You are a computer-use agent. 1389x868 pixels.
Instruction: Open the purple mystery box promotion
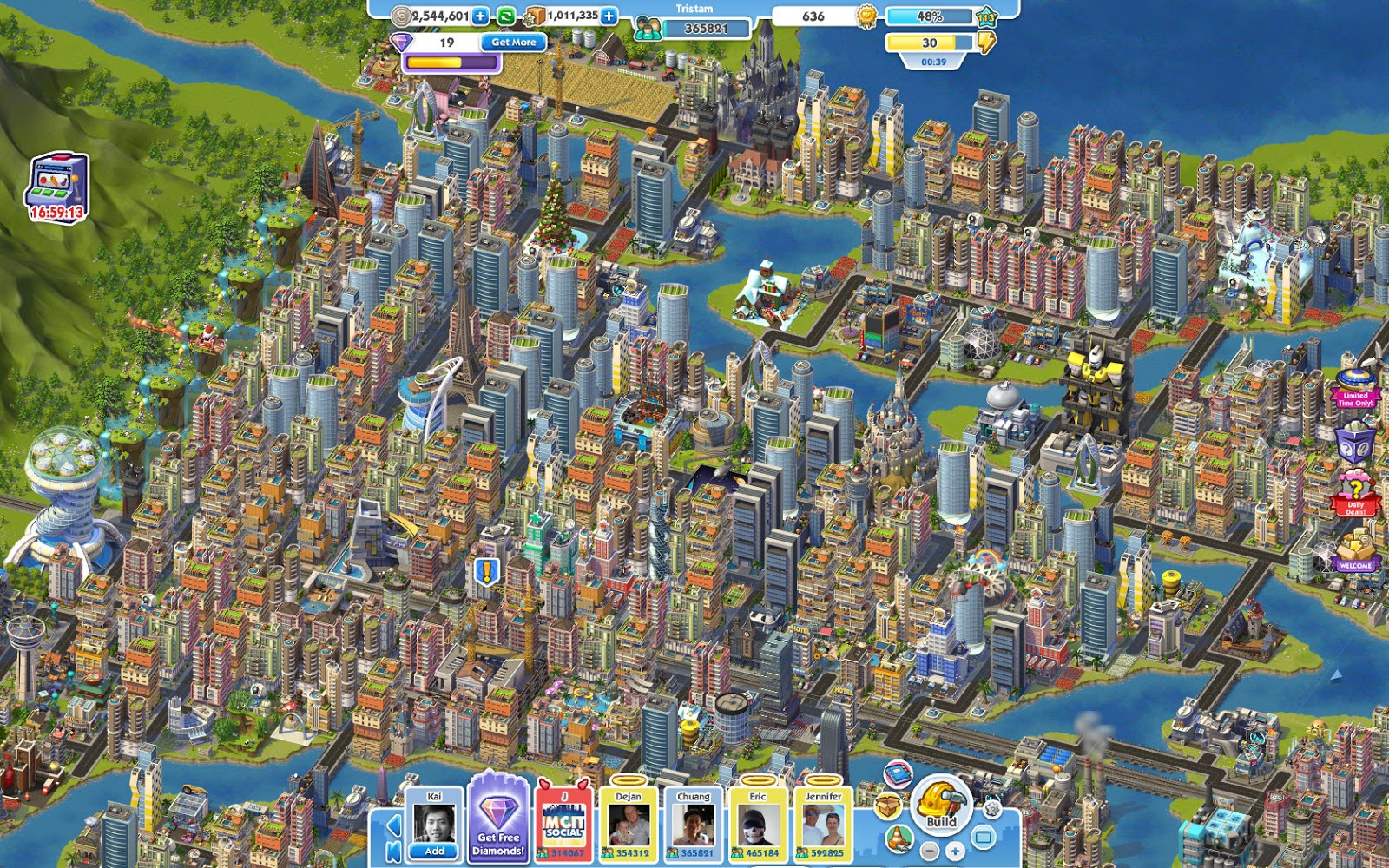[x=1354, y=441]
